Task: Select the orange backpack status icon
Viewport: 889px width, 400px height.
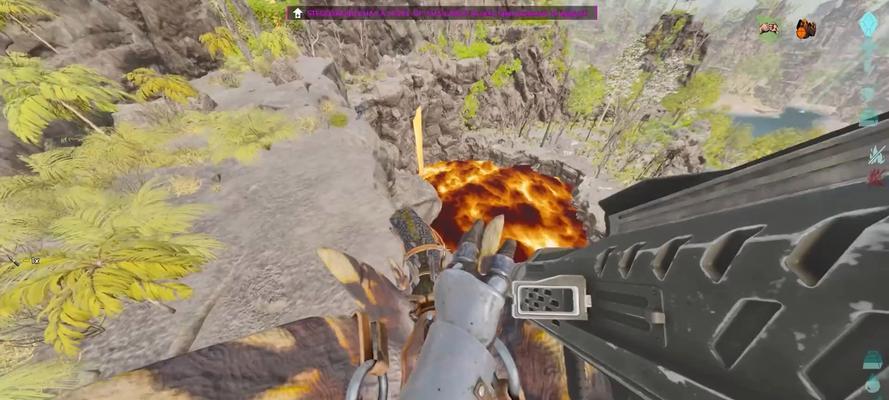Action: click(805, 29)
